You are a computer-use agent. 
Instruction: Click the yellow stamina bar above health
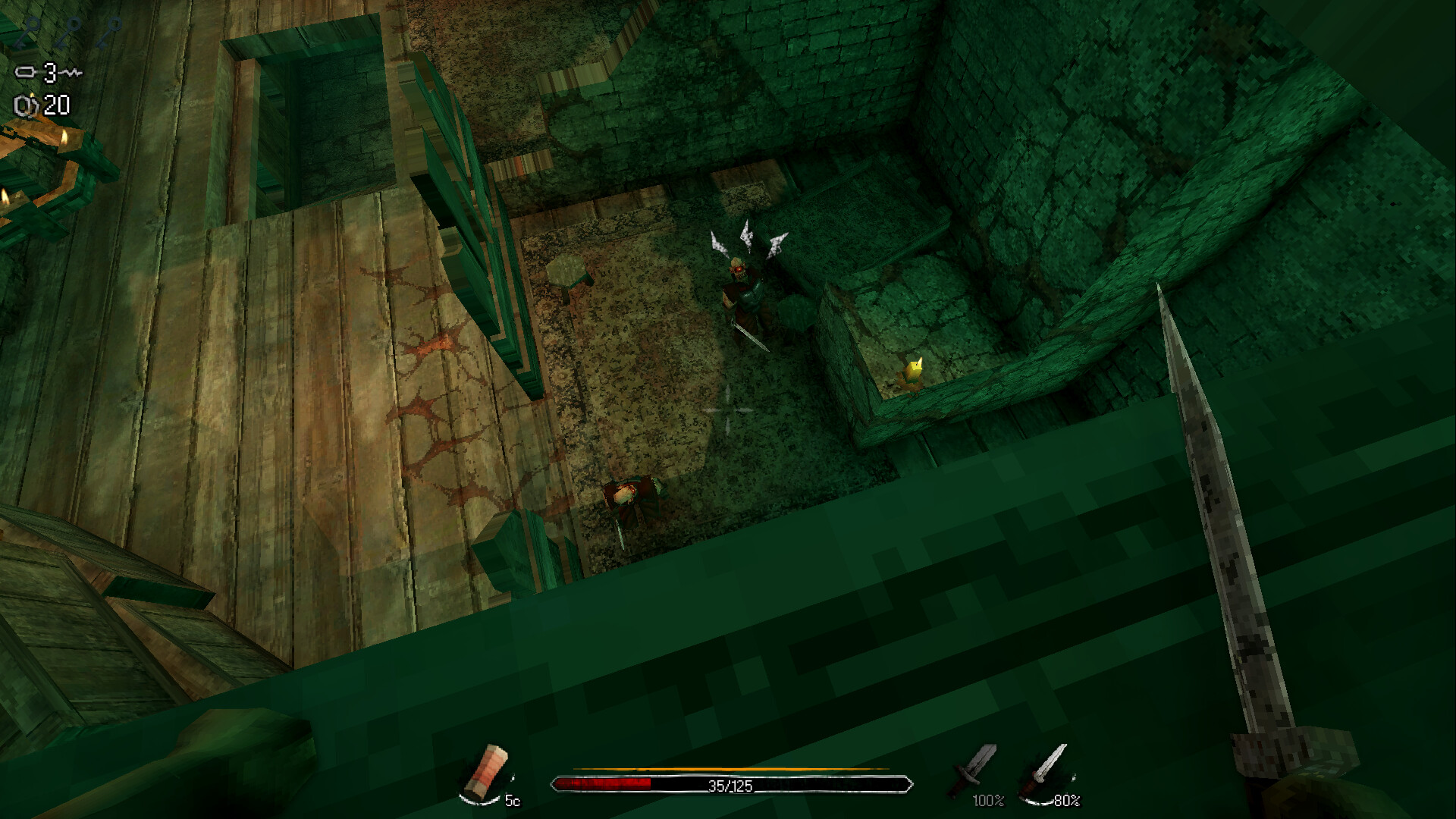click(728, 768)
